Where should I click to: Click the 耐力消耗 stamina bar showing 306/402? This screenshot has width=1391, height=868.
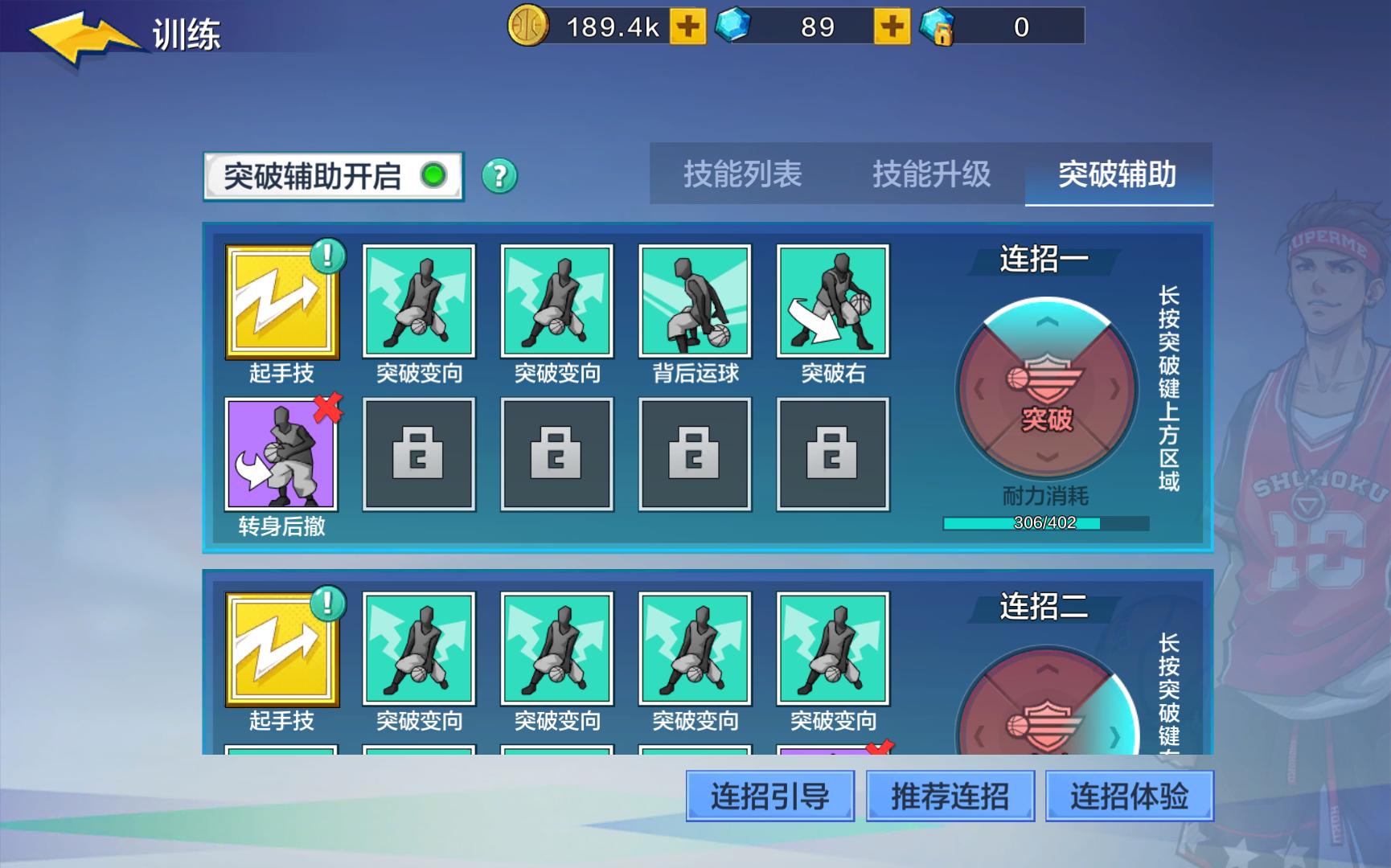click(x=1043, y=524)
